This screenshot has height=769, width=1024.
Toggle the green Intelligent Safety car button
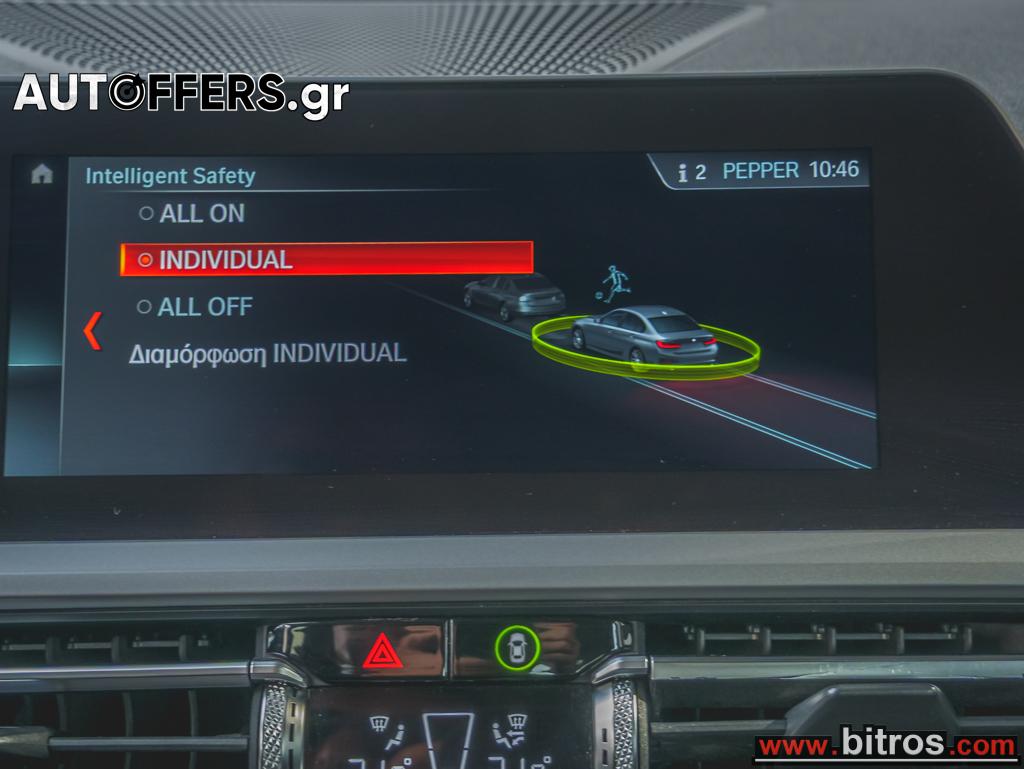coord(517,648)
